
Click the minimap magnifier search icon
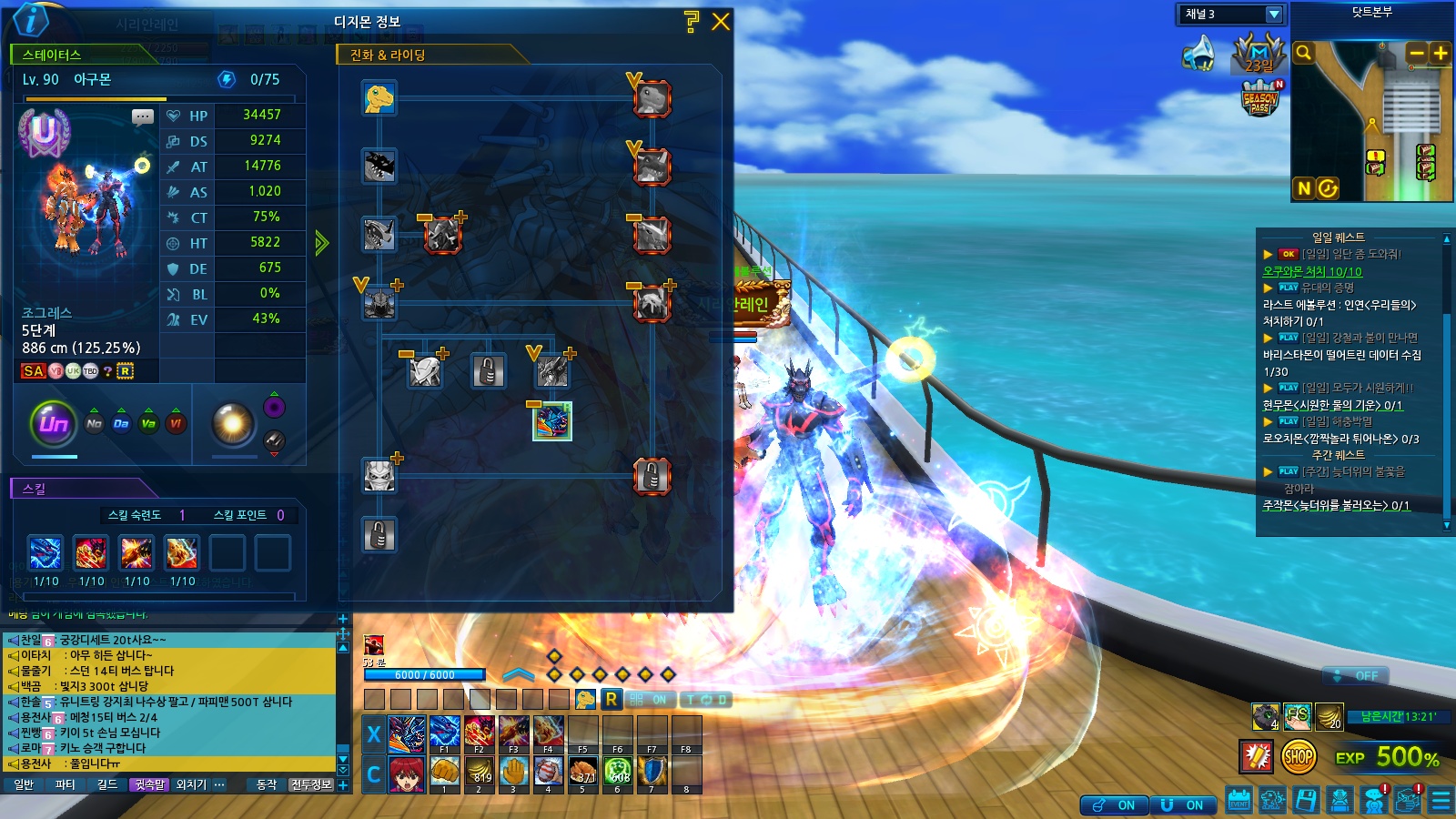click(1304, 53)
